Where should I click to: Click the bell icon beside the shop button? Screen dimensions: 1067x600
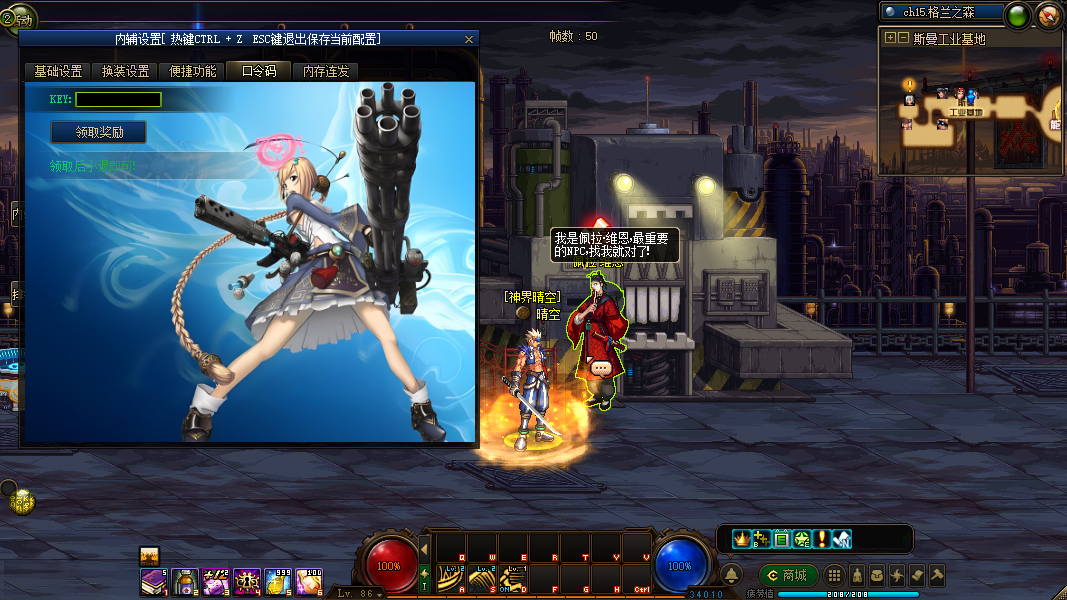point(731,575)
